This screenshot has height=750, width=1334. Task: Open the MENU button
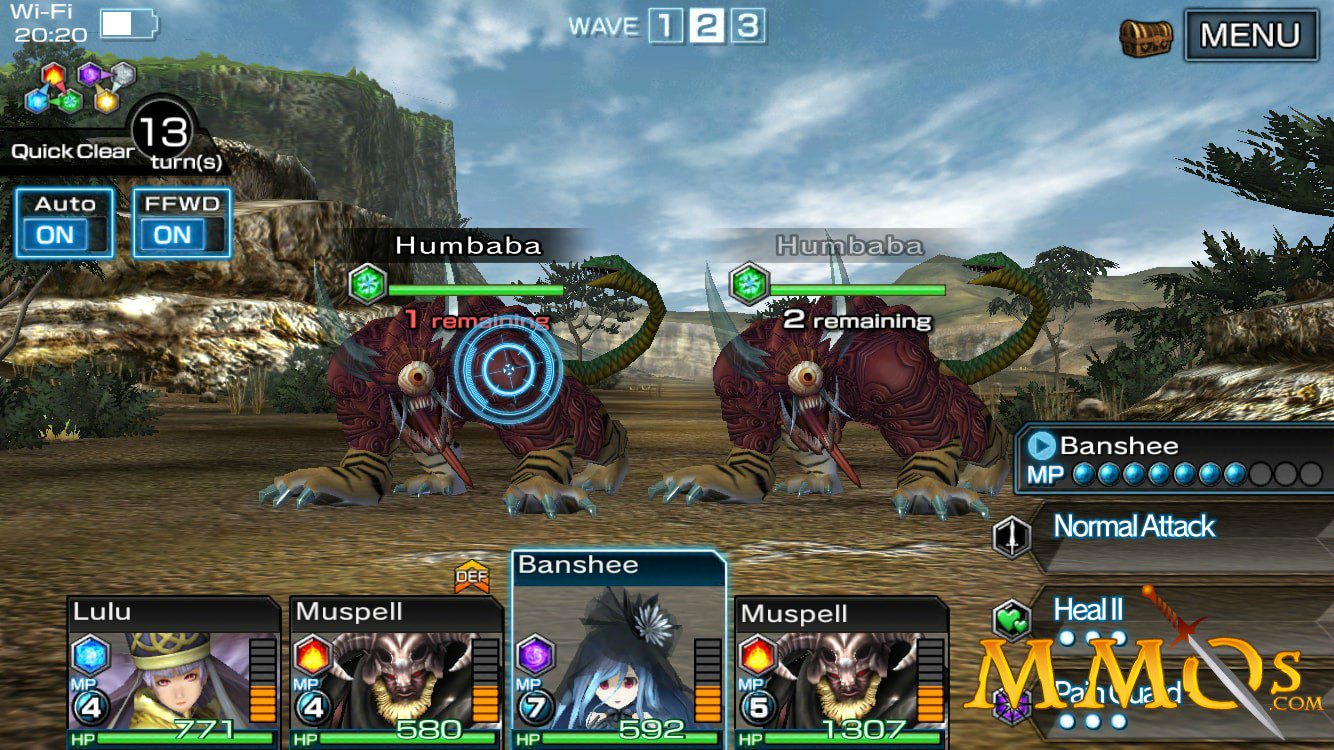(x=1250, y=36)
